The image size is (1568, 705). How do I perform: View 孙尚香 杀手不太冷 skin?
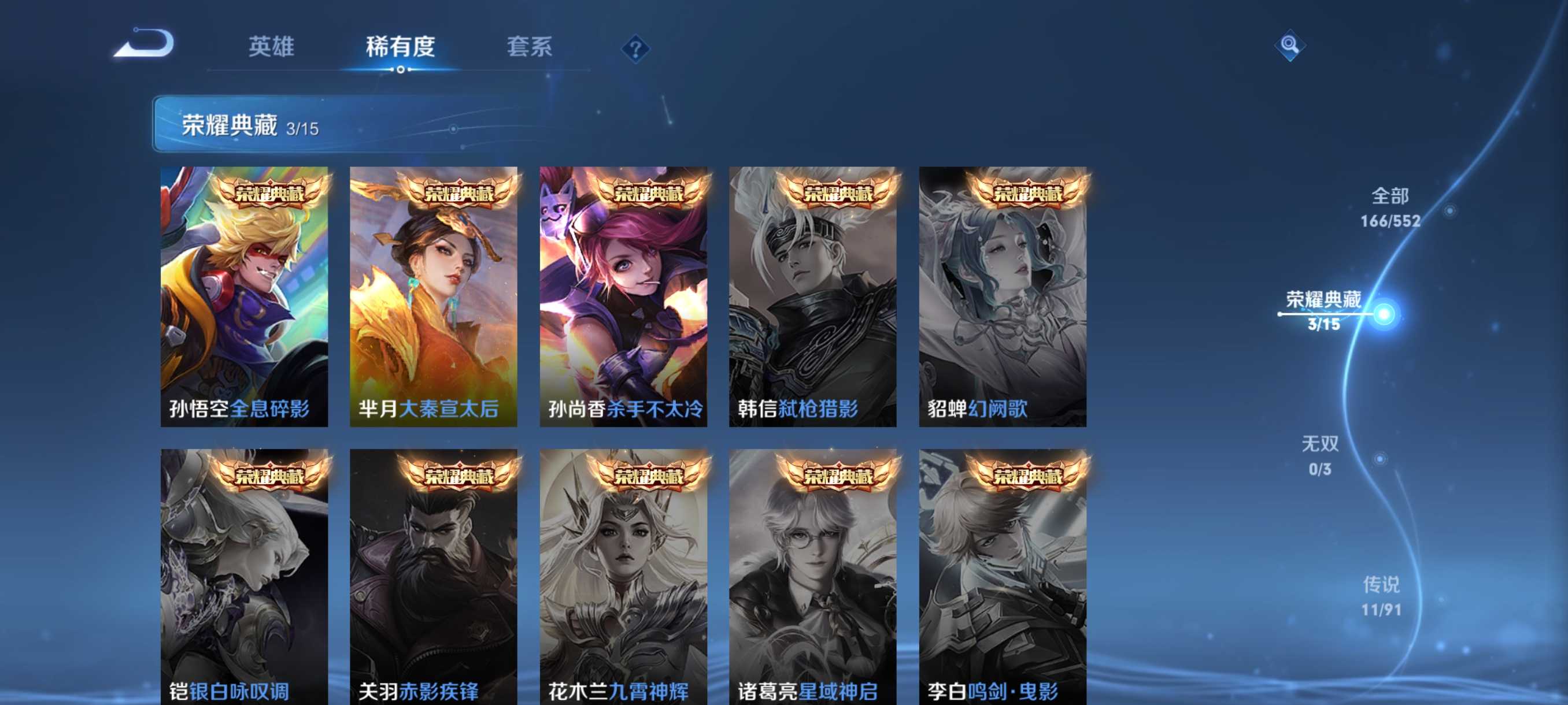click(x=624, y=298)
